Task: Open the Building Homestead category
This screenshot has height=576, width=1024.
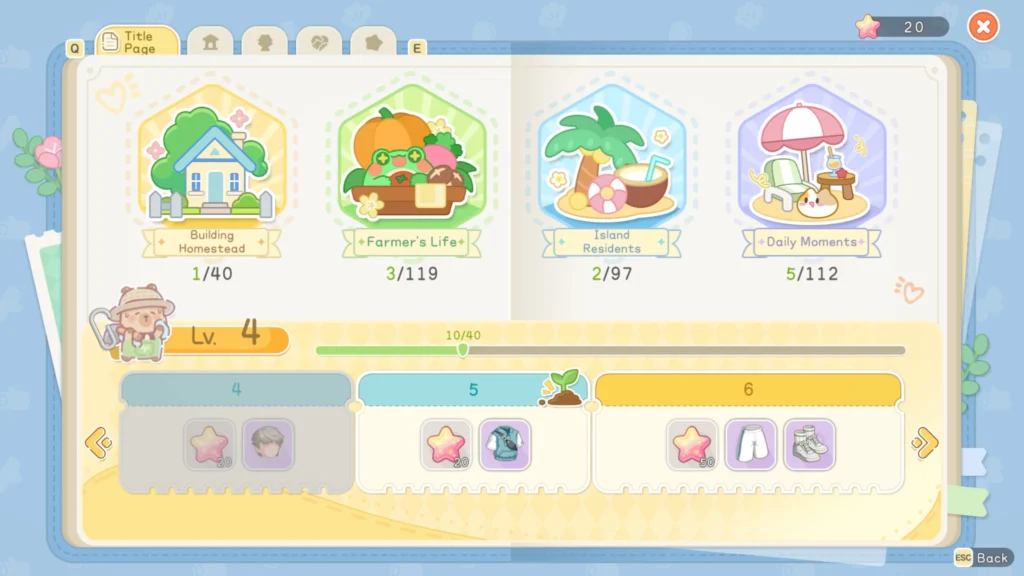Action: pos(211,170)
